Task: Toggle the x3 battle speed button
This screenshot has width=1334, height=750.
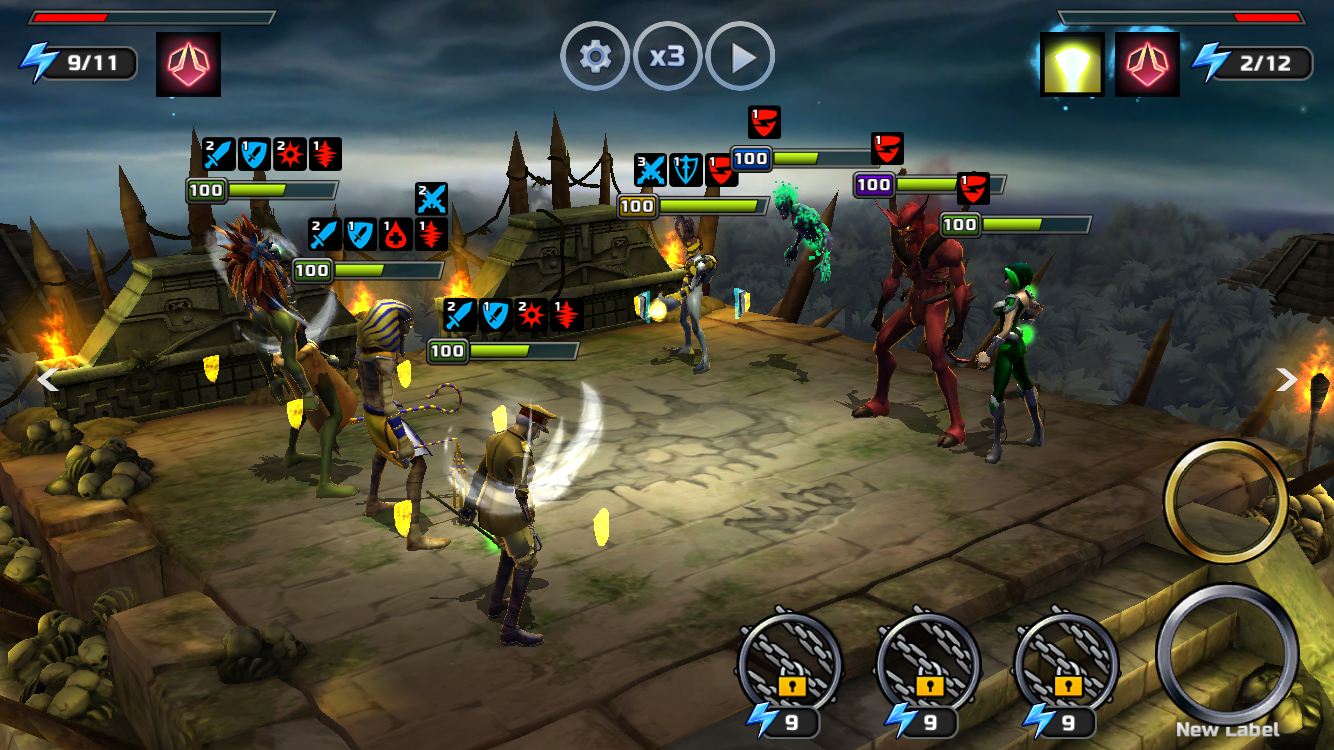Action: click(x=667, y=57)
